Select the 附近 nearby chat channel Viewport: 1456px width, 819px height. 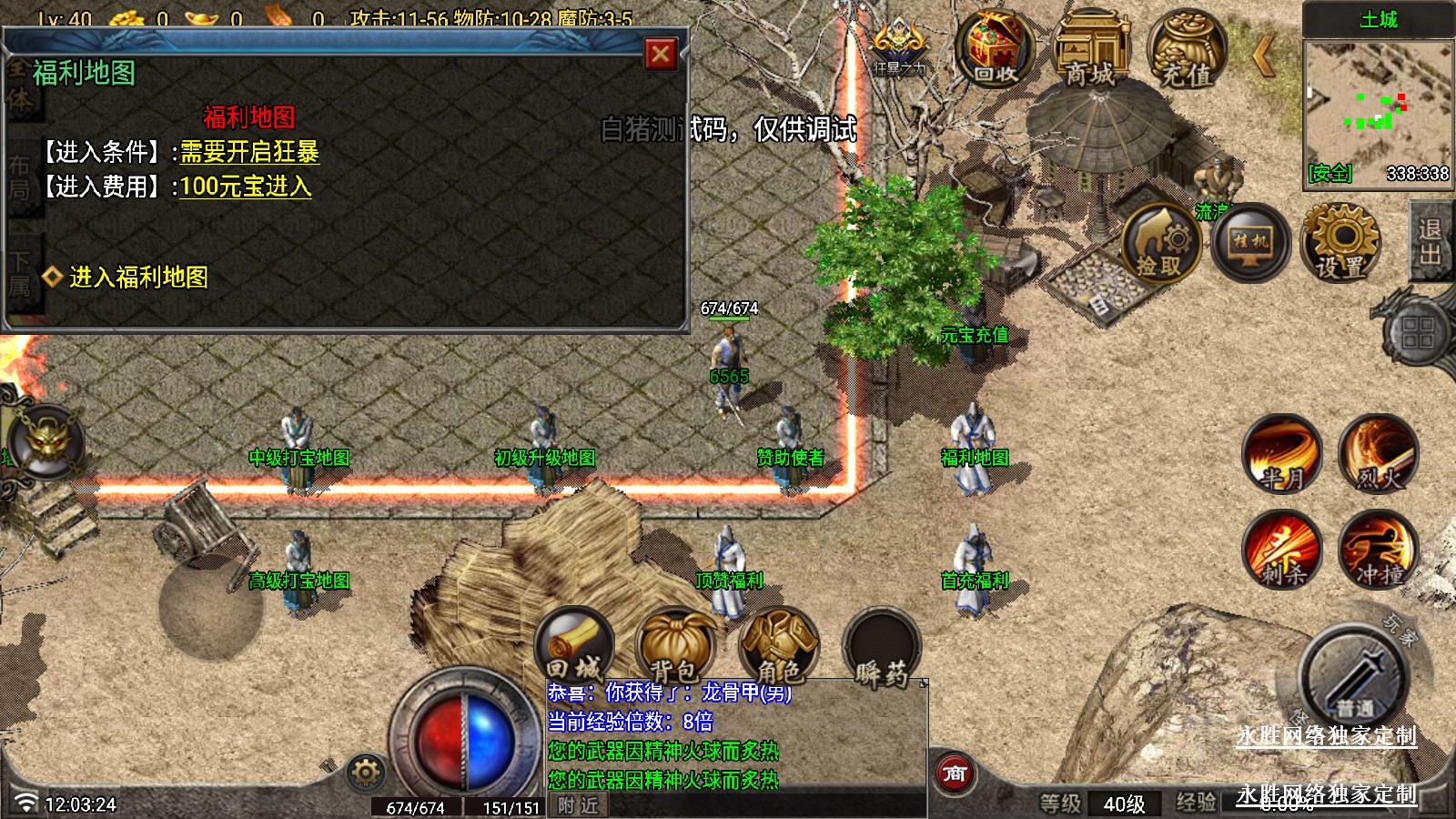[578, 805]
